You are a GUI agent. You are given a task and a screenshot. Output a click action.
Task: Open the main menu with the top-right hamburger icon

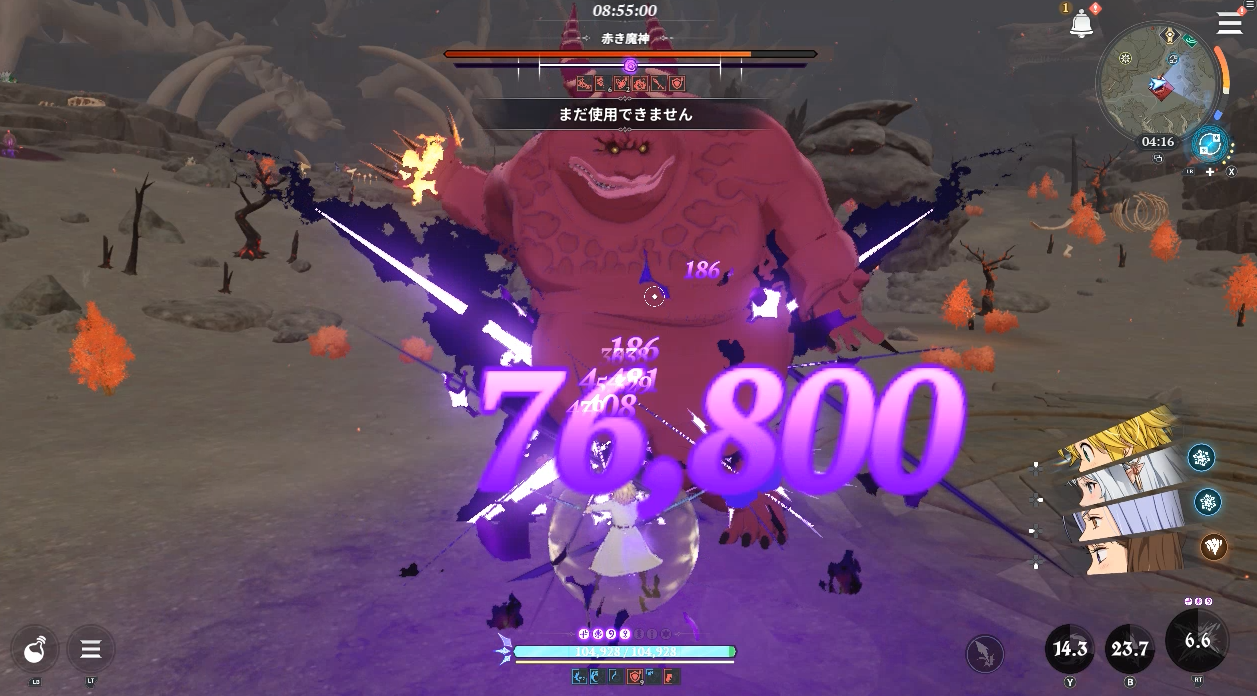1229,24
